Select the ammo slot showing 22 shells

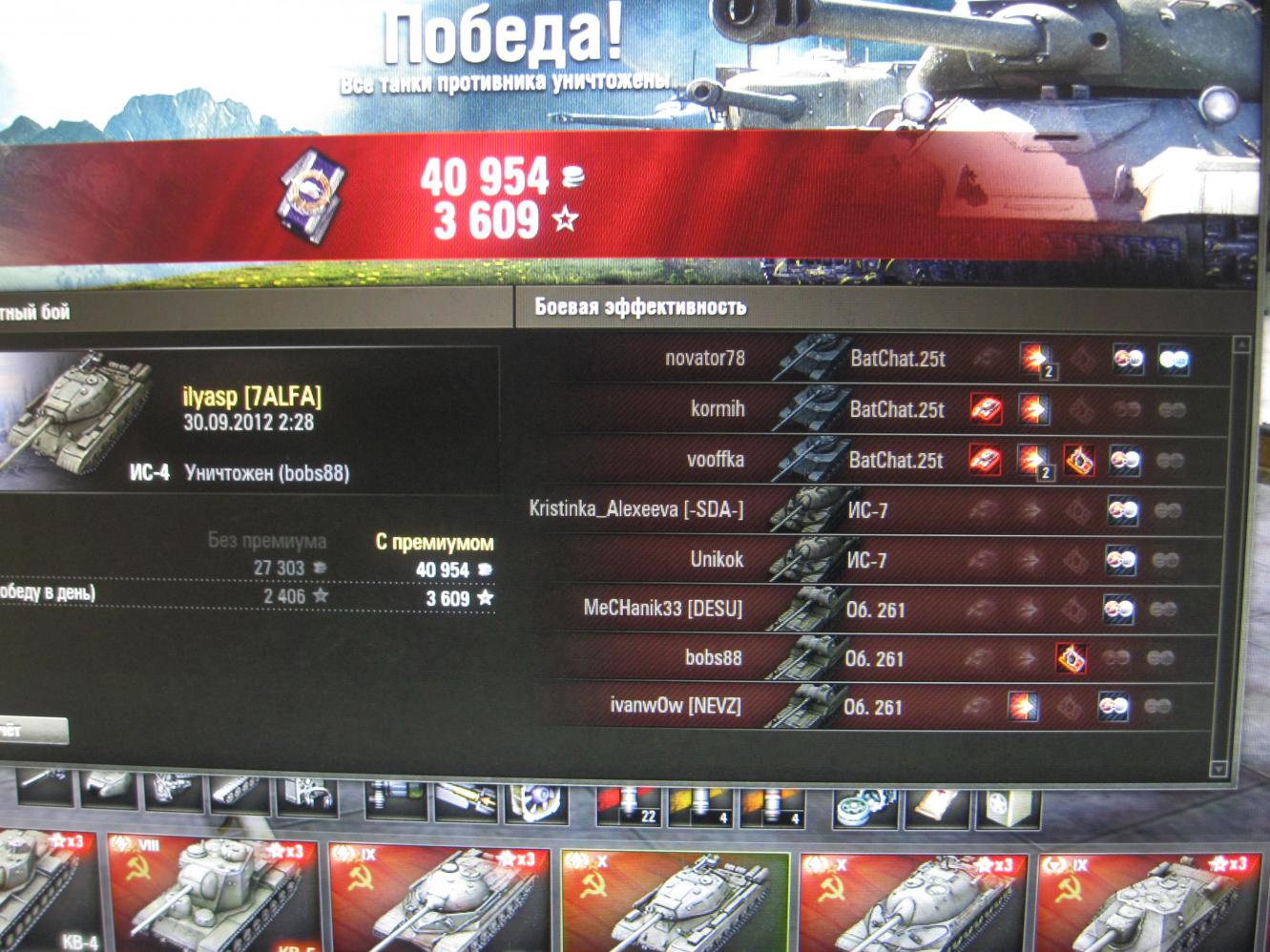pyautogui.click(x=630, y=804)
